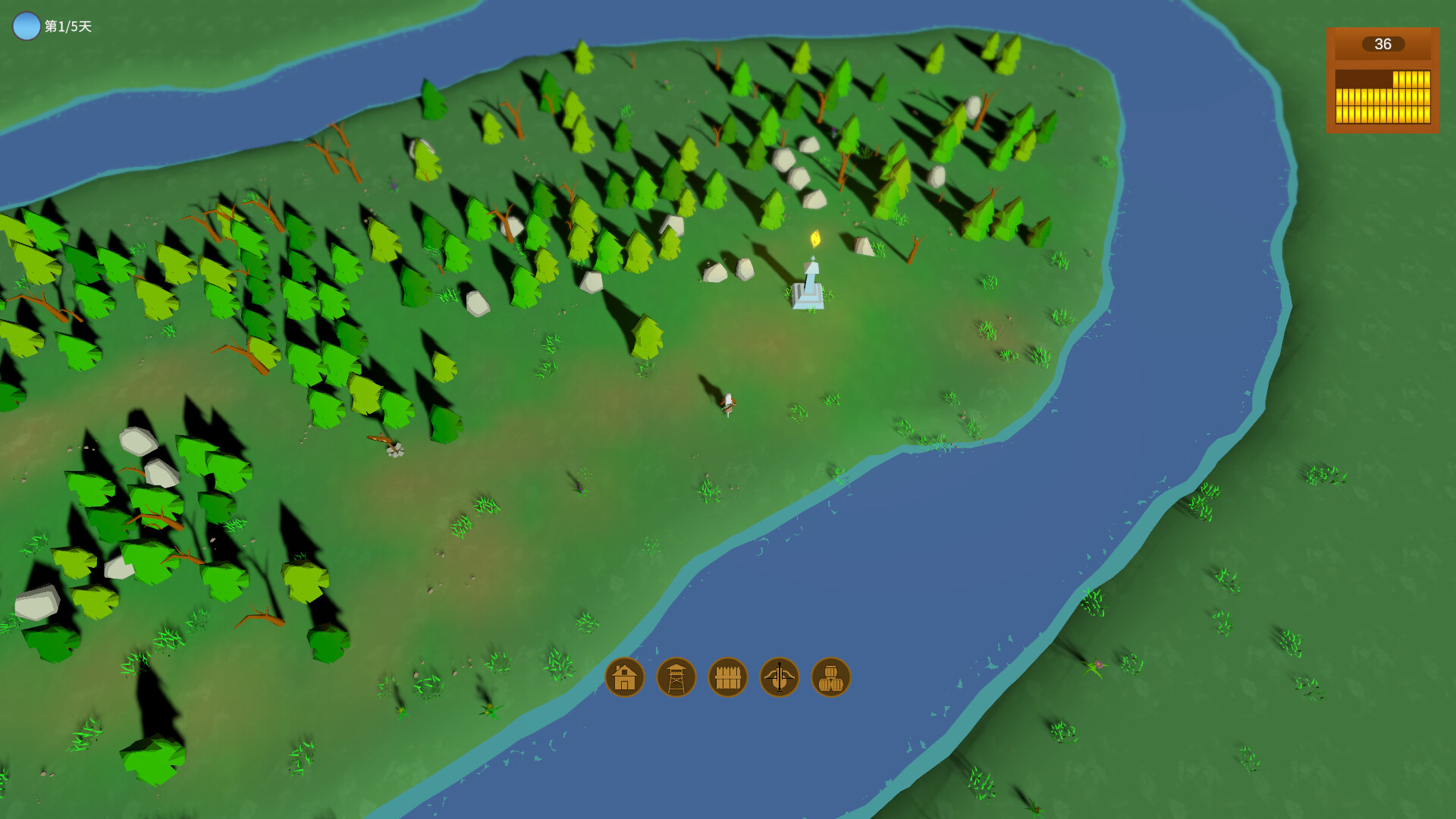Select the storage crates build icon
The width and height of the screenshot is (1456, 819).
point(830,677)
